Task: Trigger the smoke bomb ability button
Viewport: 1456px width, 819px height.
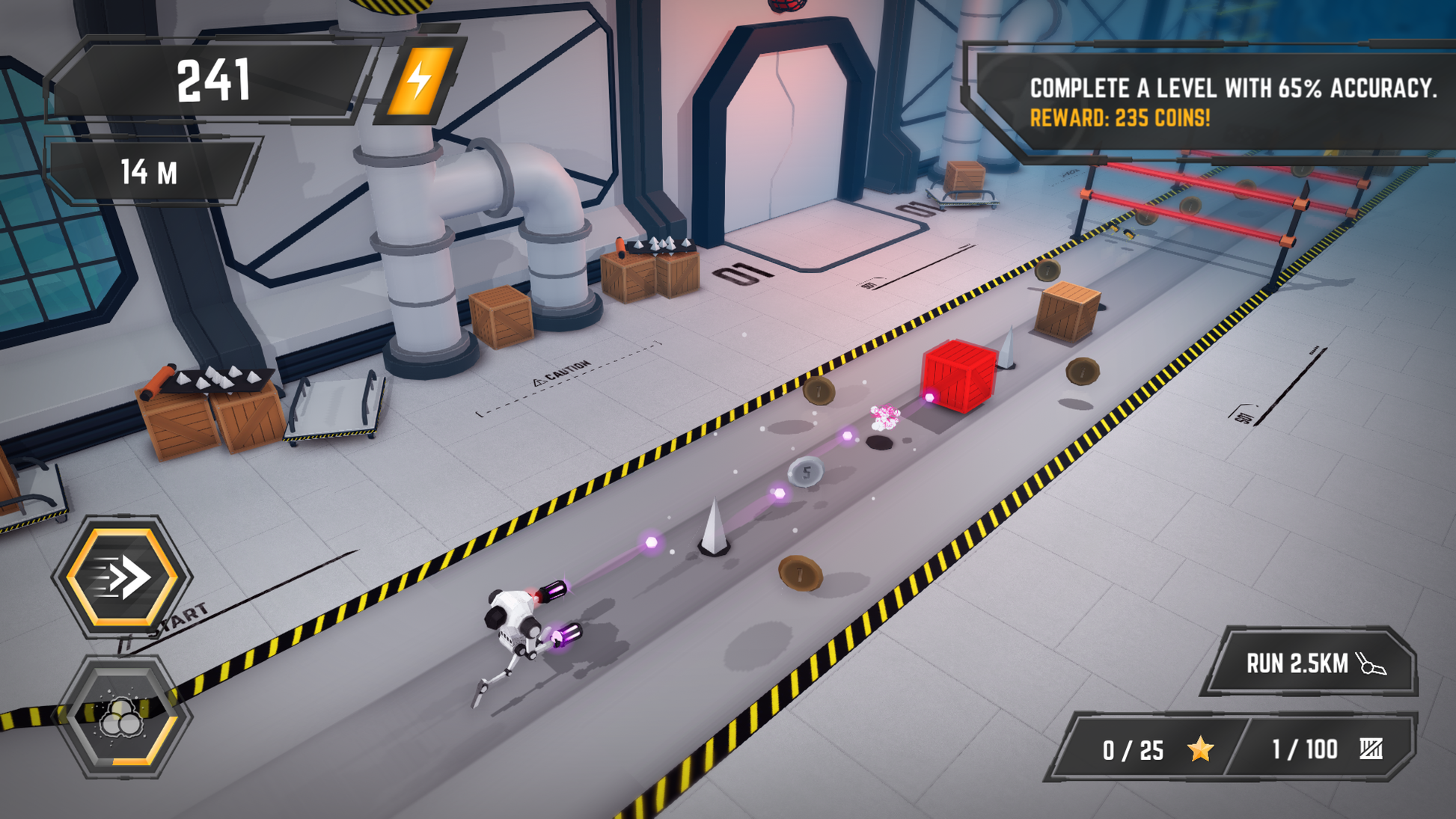Action: pyautogui.click(x=122, y=717)
